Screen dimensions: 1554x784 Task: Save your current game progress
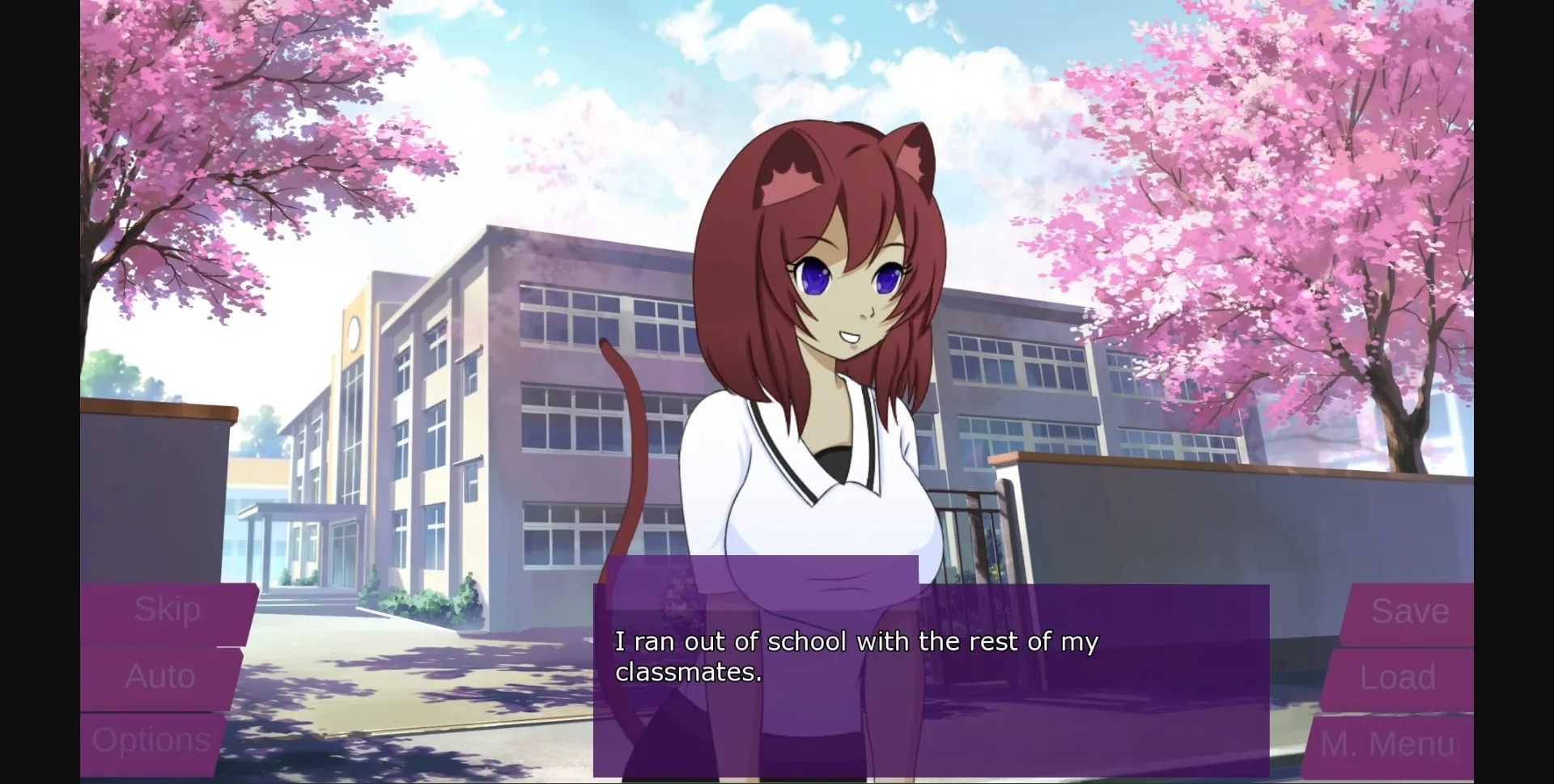[1410, 609]
